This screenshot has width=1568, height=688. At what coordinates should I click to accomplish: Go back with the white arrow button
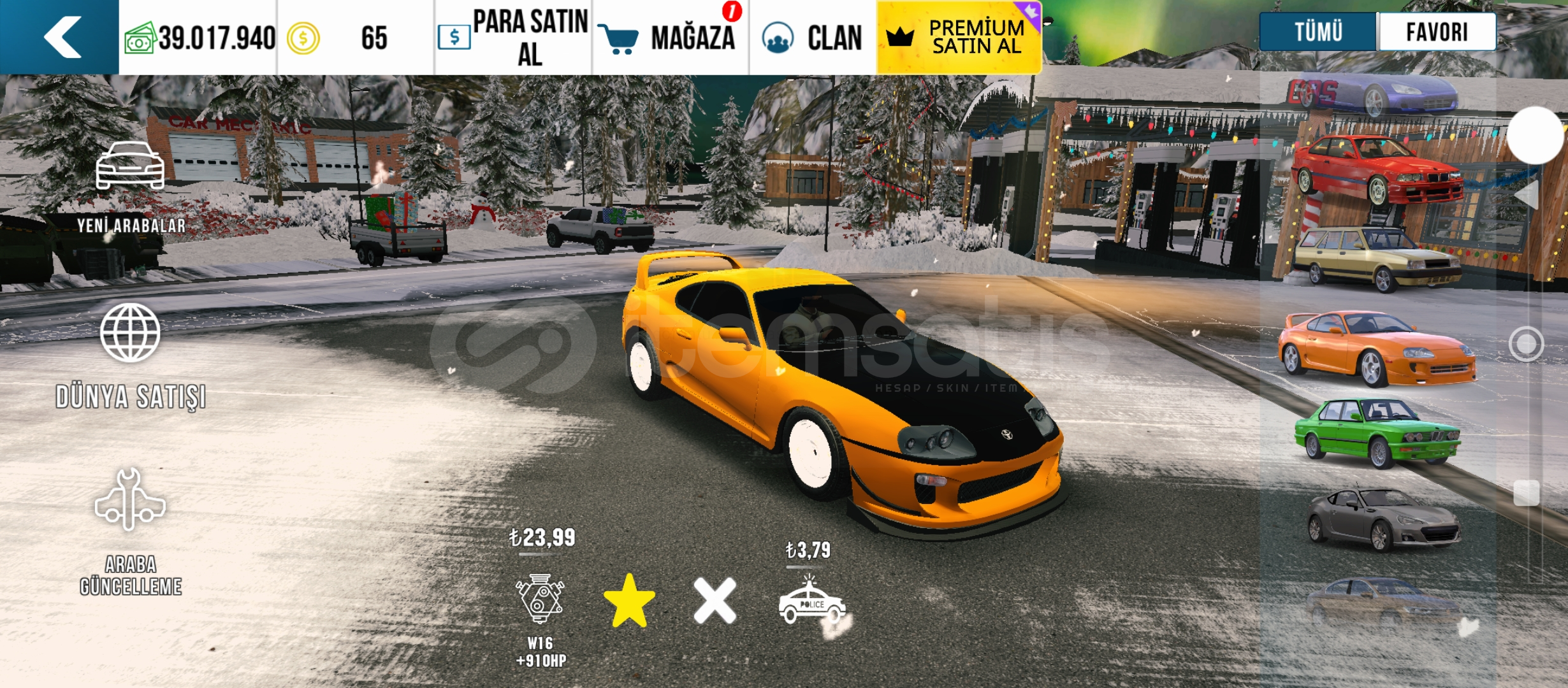pyautogui.click(x=61, y=37)
